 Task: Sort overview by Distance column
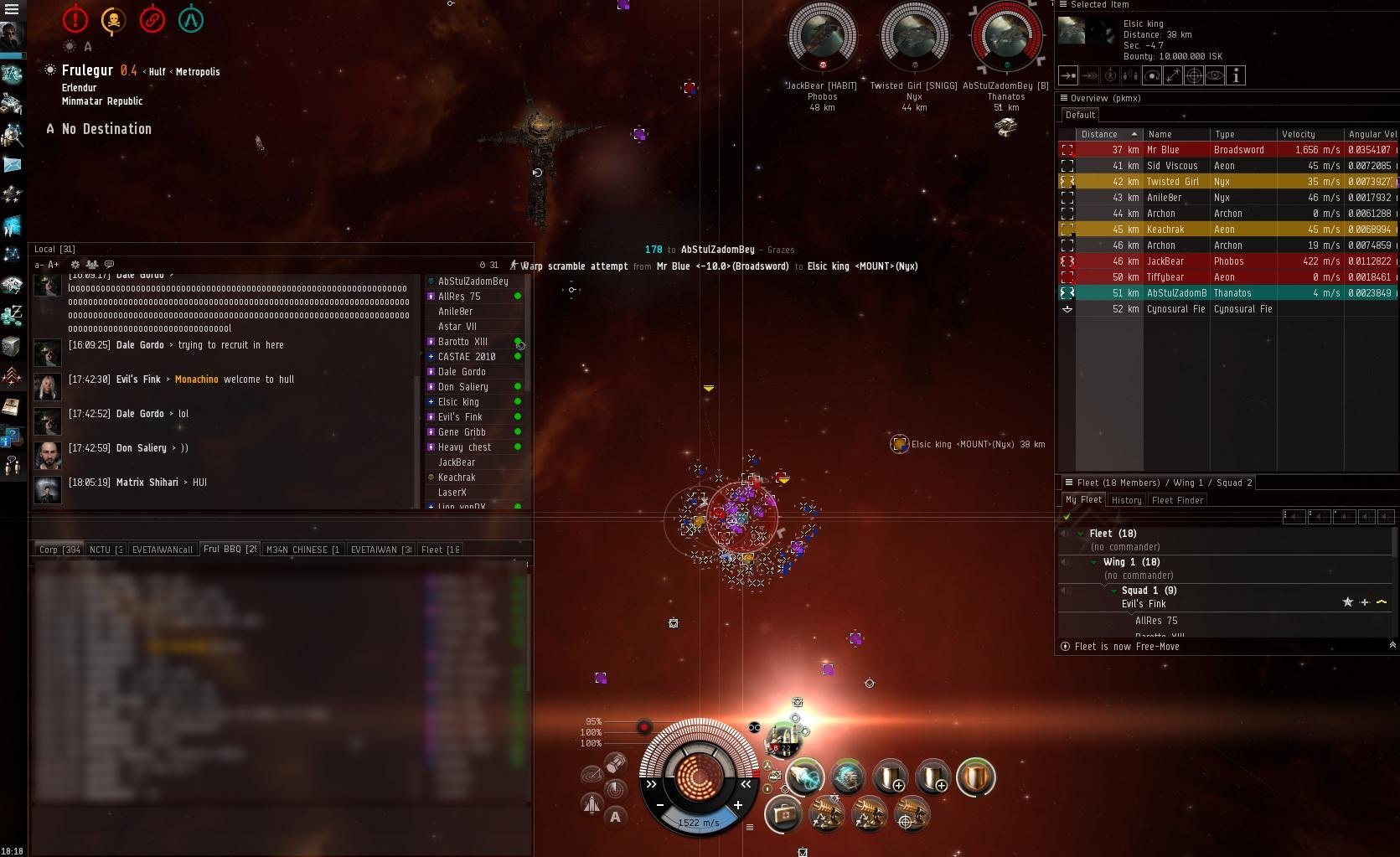1099,134
